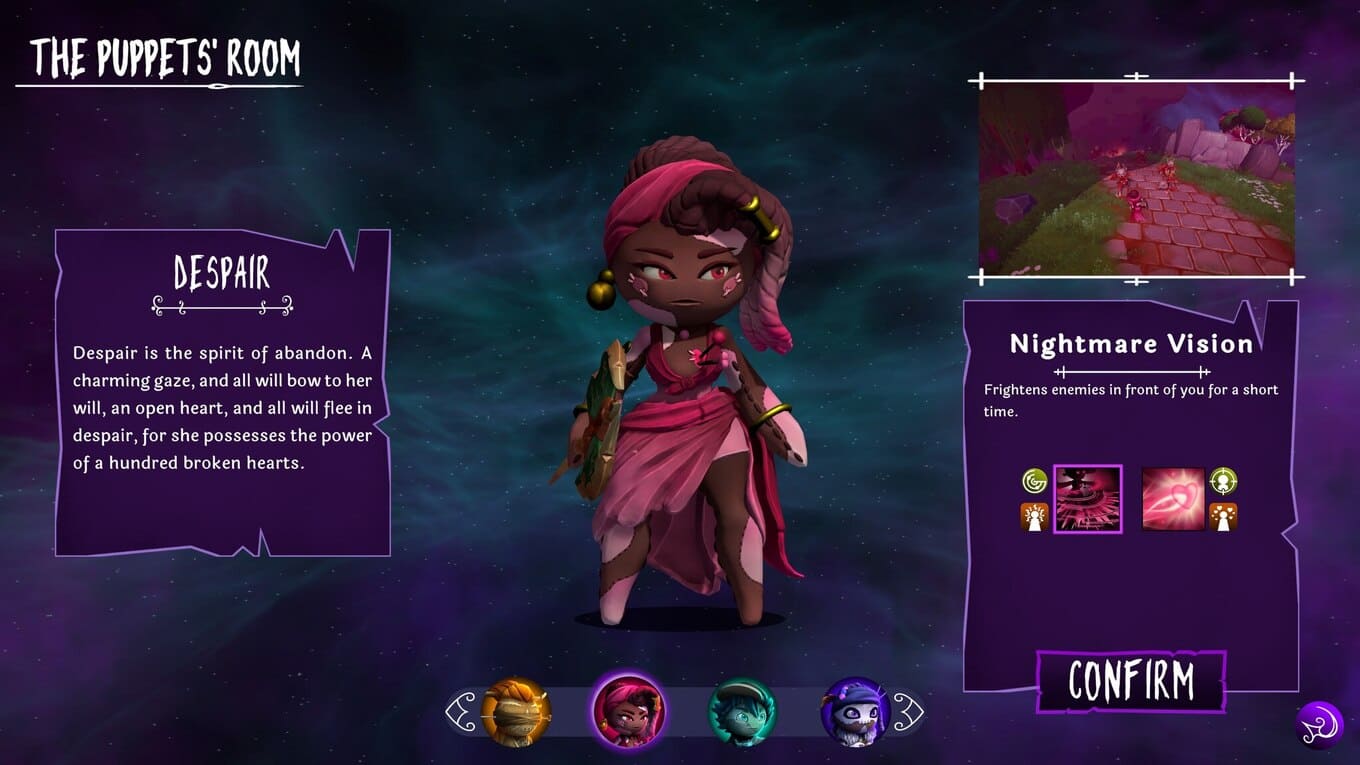
Task: Select the glowing pink heart ability icon
Action: coord(1173,499)
